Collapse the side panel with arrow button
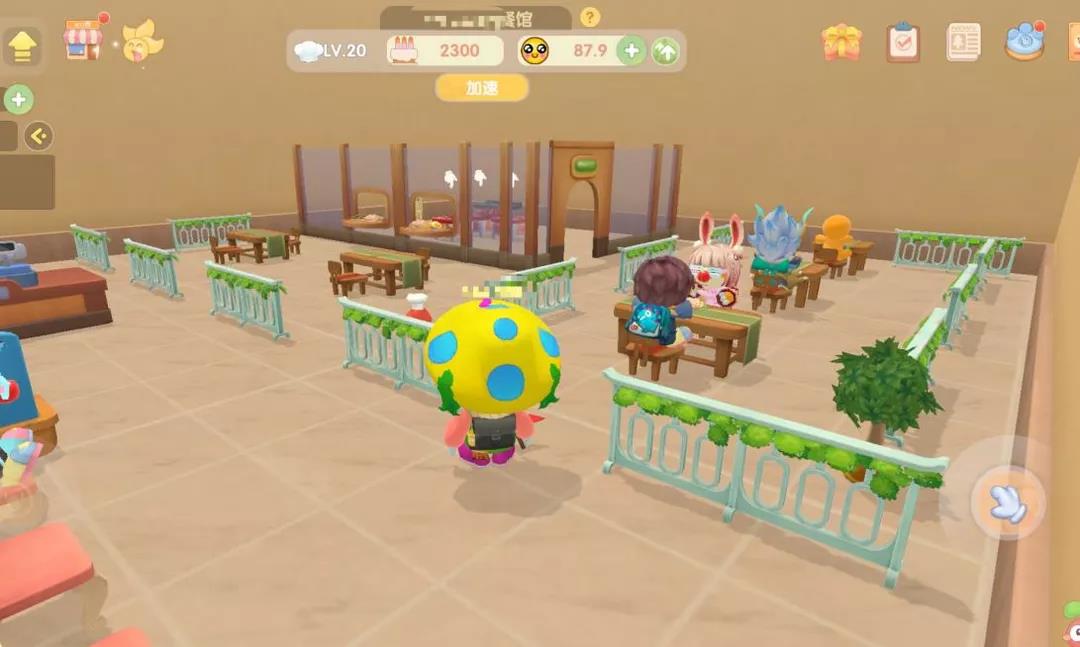 [38, 136]
